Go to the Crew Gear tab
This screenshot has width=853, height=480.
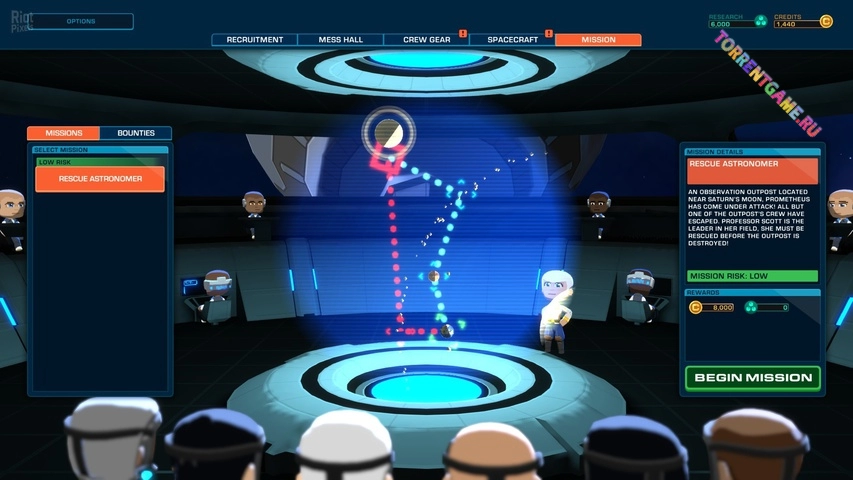(426, 40)
